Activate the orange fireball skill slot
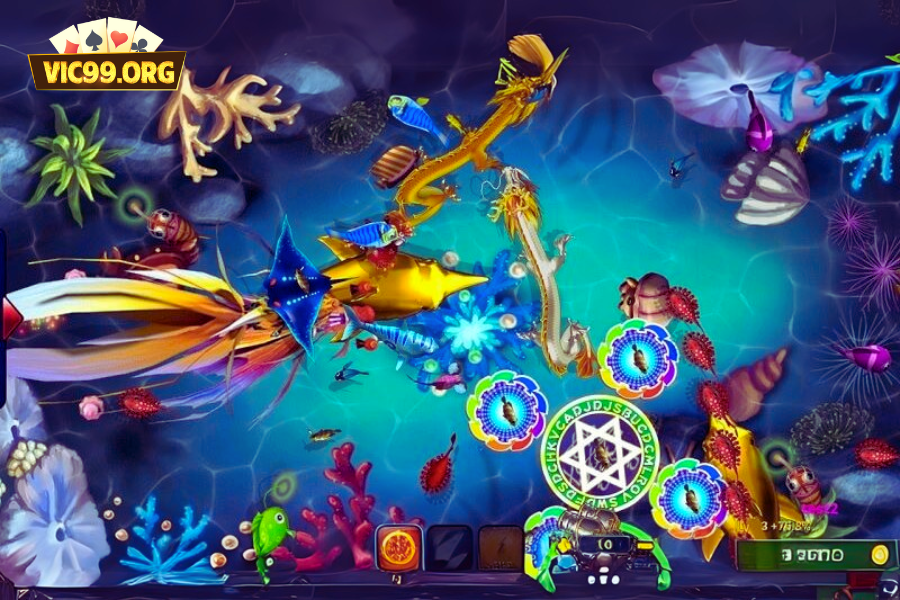 (x=398, y=548)
